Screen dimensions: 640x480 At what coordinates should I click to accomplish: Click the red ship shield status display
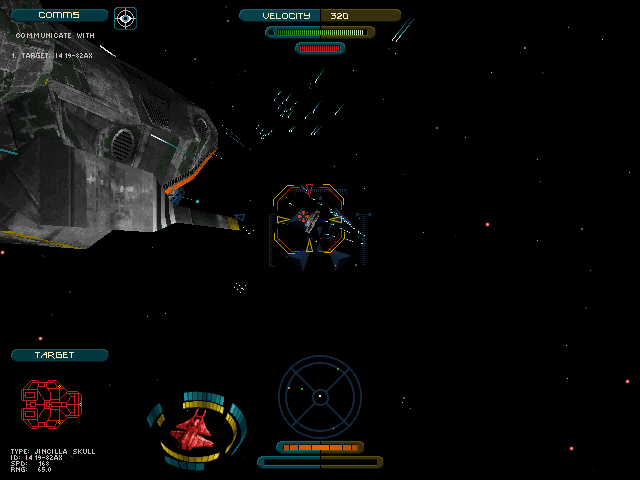click(x=196, y=430)
